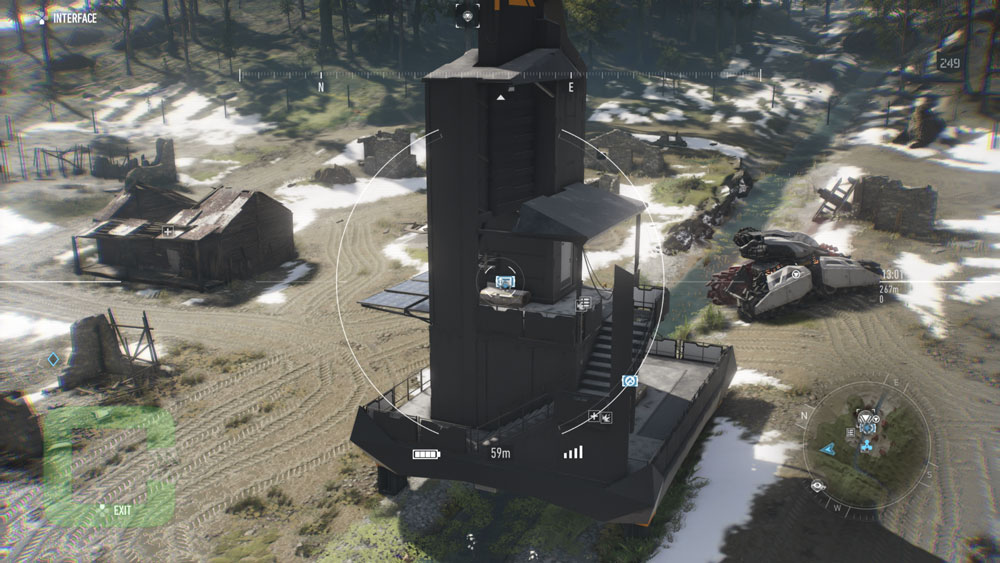Select the objective marker above the tower

click(468, 14)
